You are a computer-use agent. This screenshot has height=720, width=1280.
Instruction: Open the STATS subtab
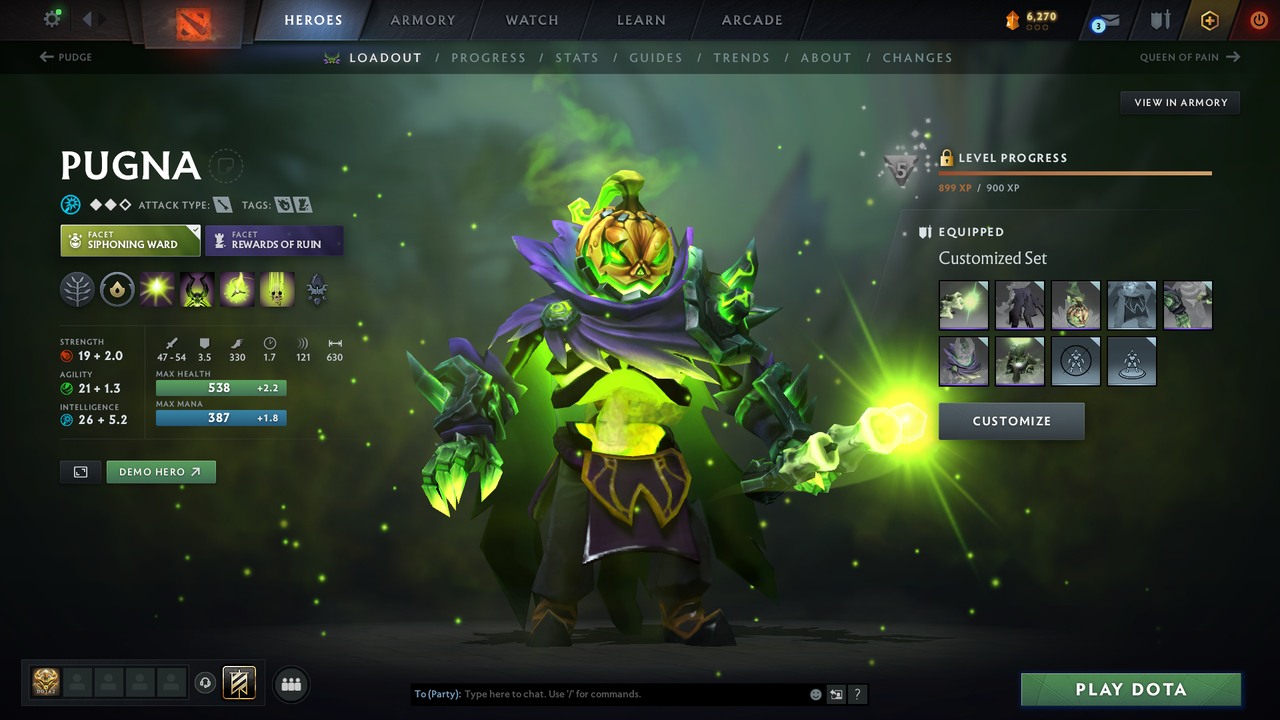577,57
